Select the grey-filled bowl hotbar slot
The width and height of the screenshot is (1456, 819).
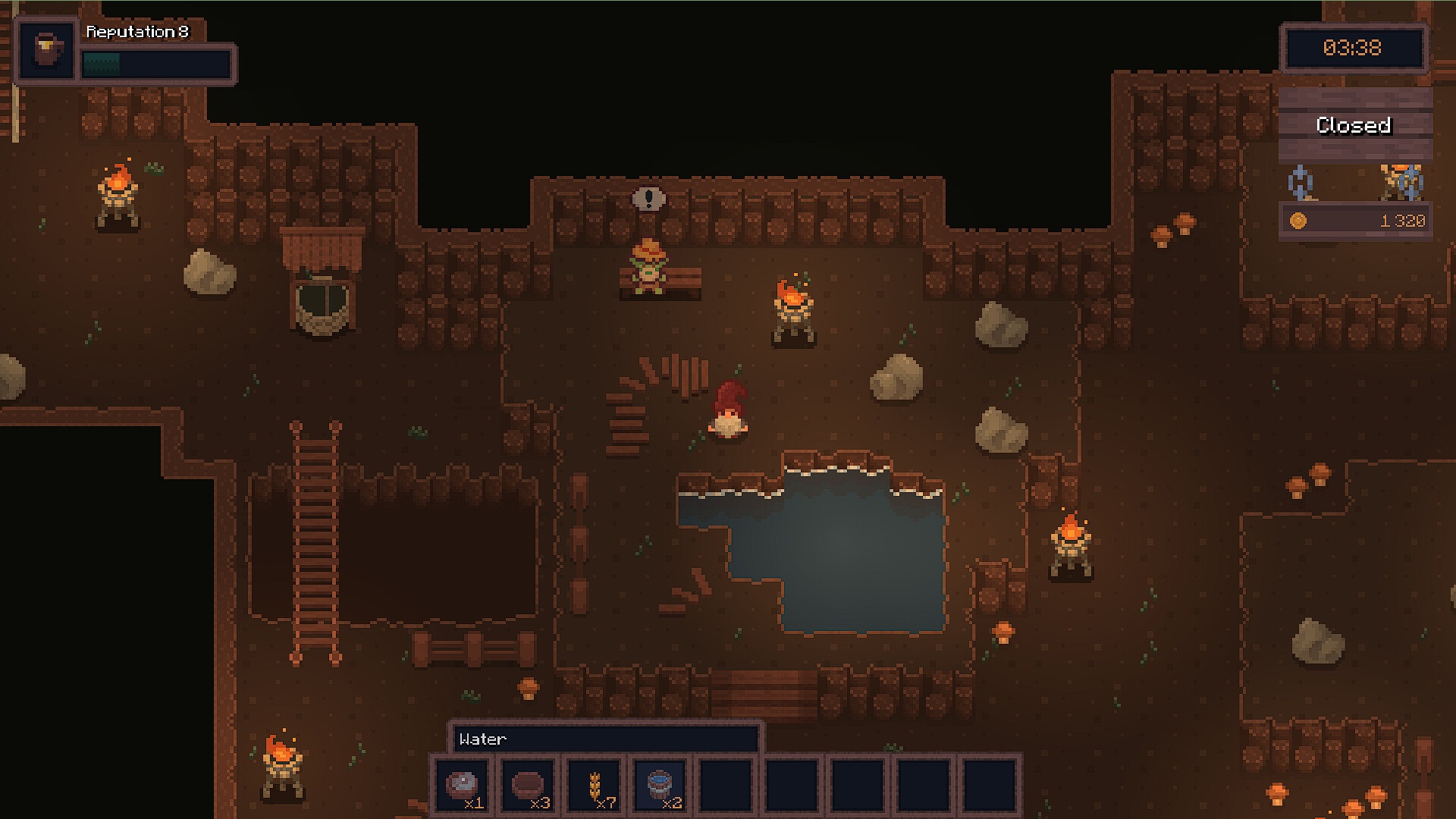[x=462, y=786]
